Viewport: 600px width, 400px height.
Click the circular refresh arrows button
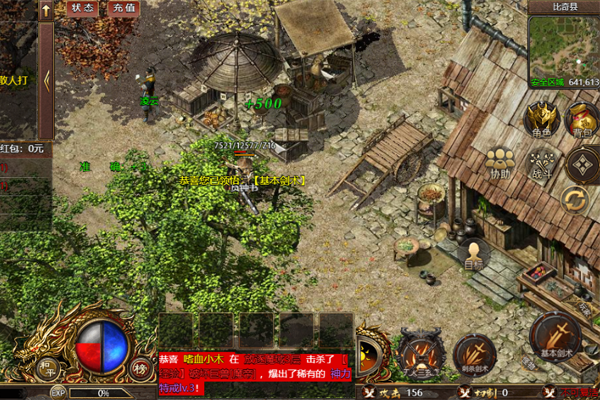(x=575, y=198)
